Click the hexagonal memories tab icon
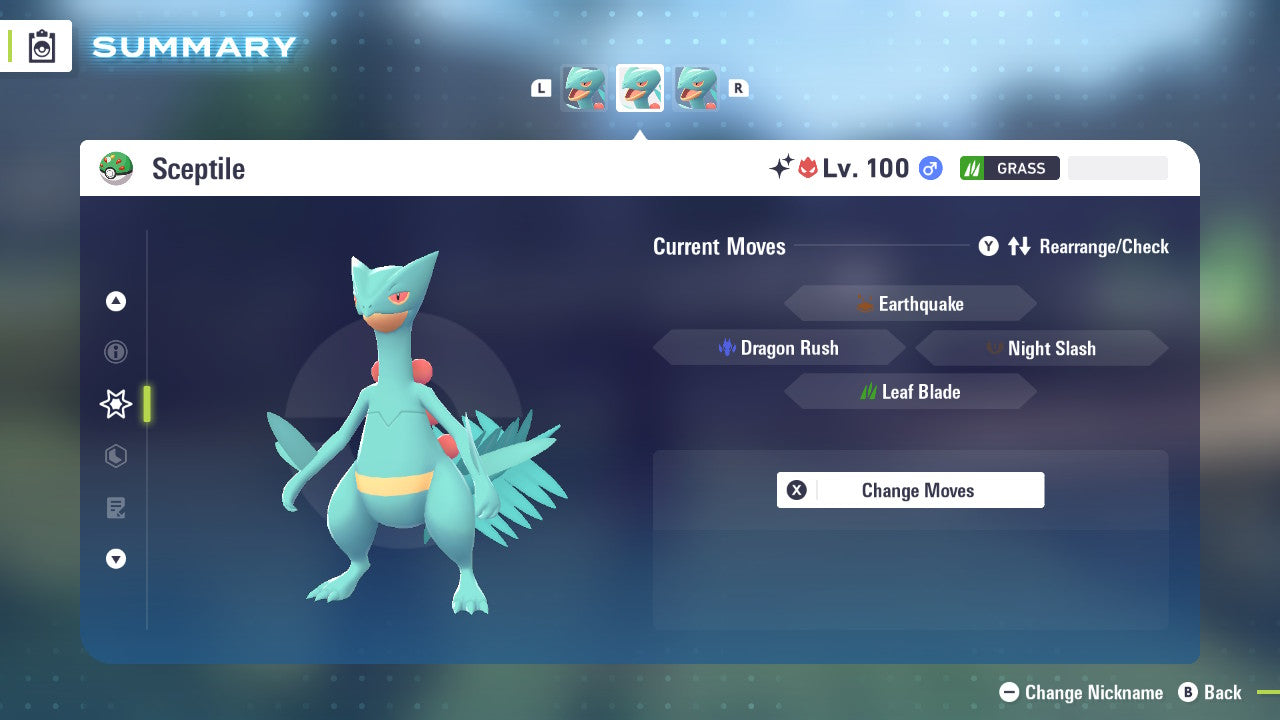Image resolution: width=1280 pixels, height=720 pixels. point(115,456)
